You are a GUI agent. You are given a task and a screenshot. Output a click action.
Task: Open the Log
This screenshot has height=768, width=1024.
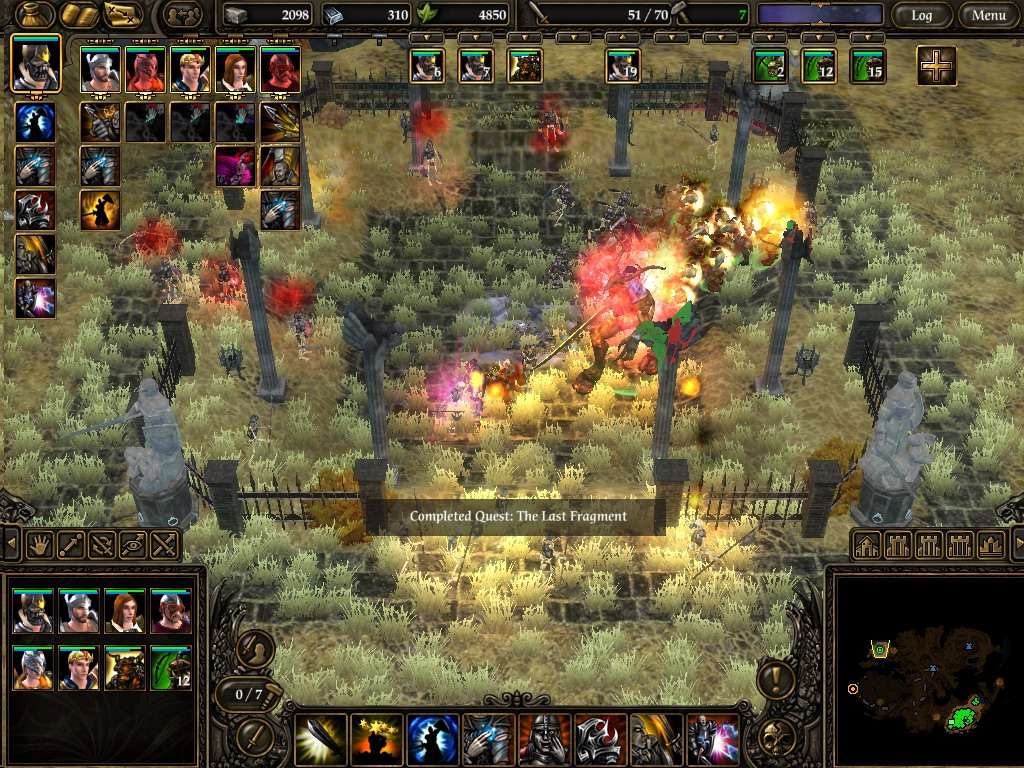pos(920,15)
